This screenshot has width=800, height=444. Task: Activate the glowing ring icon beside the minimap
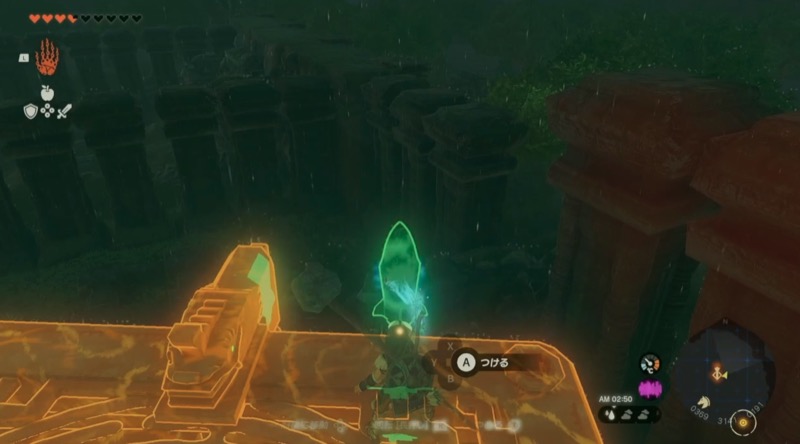click(741, 421)
